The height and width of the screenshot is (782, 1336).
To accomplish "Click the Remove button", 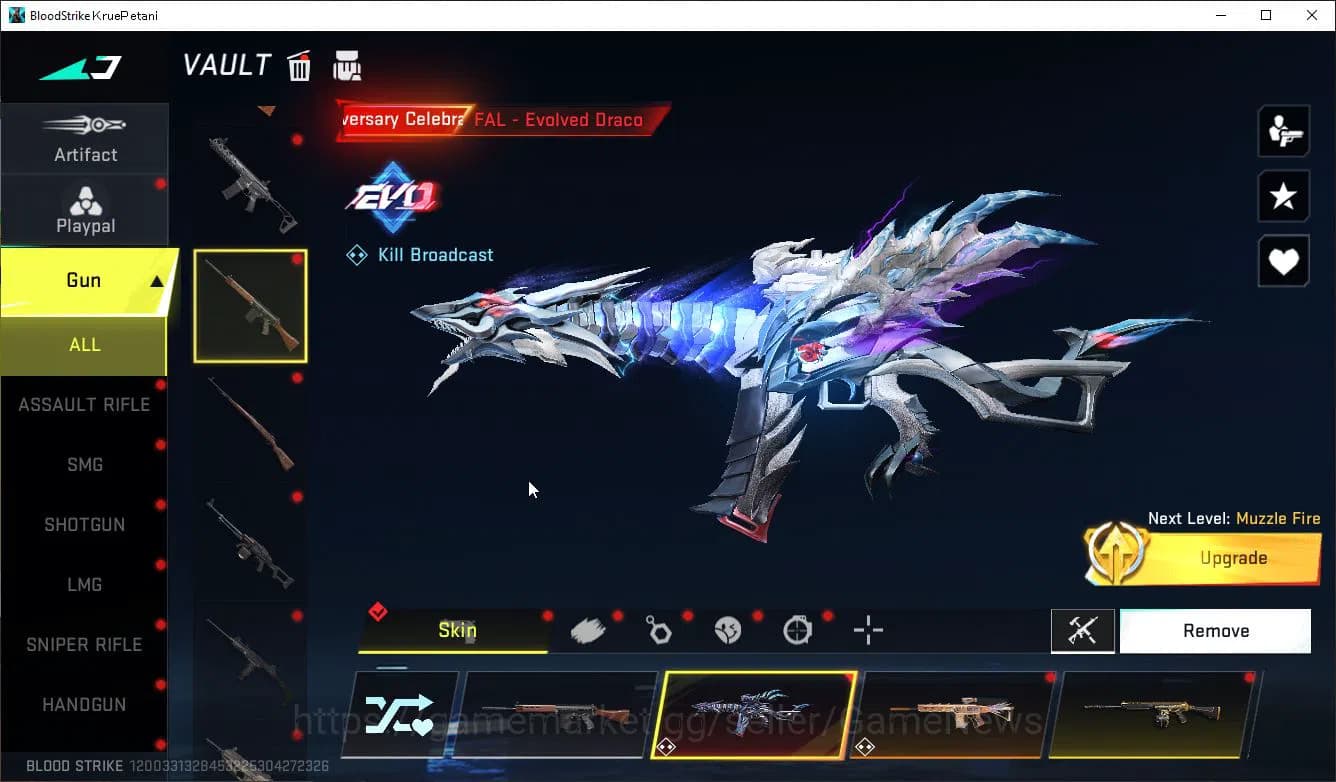I will tap(1215, 630).
